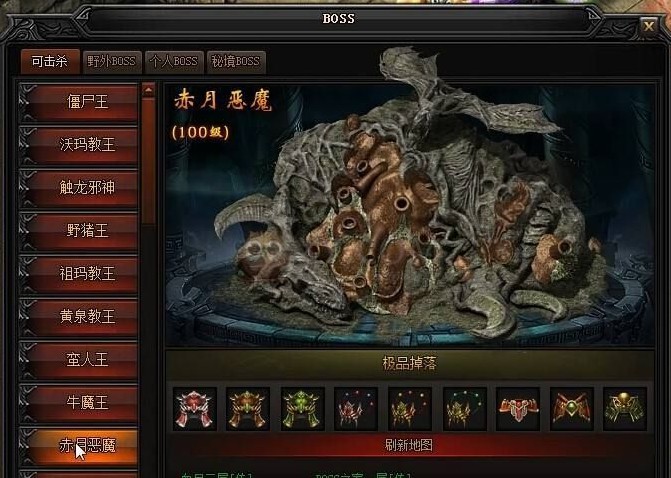The image size is (671, 478).
Task: Inspect the green helmet drop icon
Action: click(302, 408)
